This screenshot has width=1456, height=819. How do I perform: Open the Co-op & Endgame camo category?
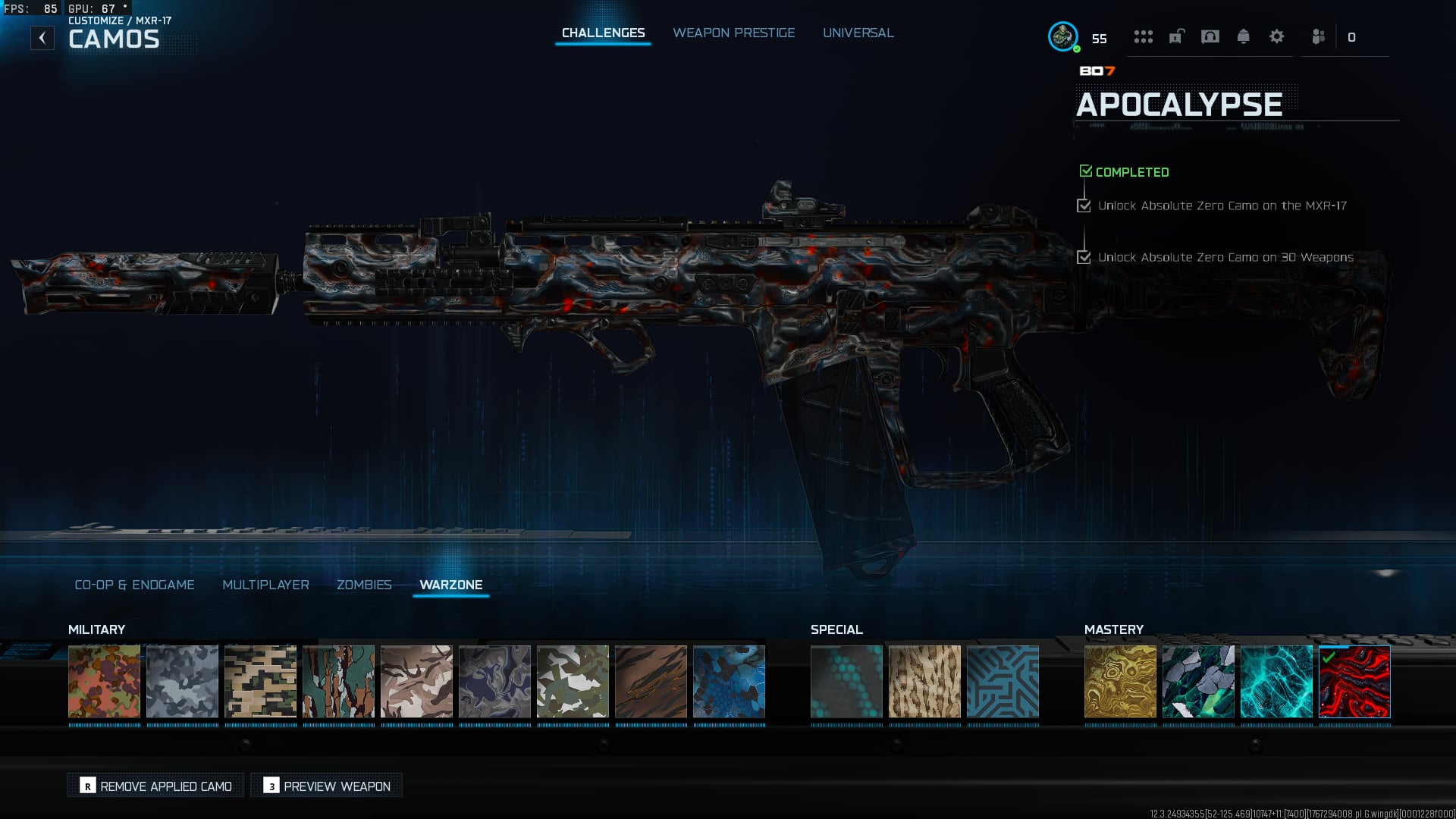pyautogui.click(x=134, y=585)
